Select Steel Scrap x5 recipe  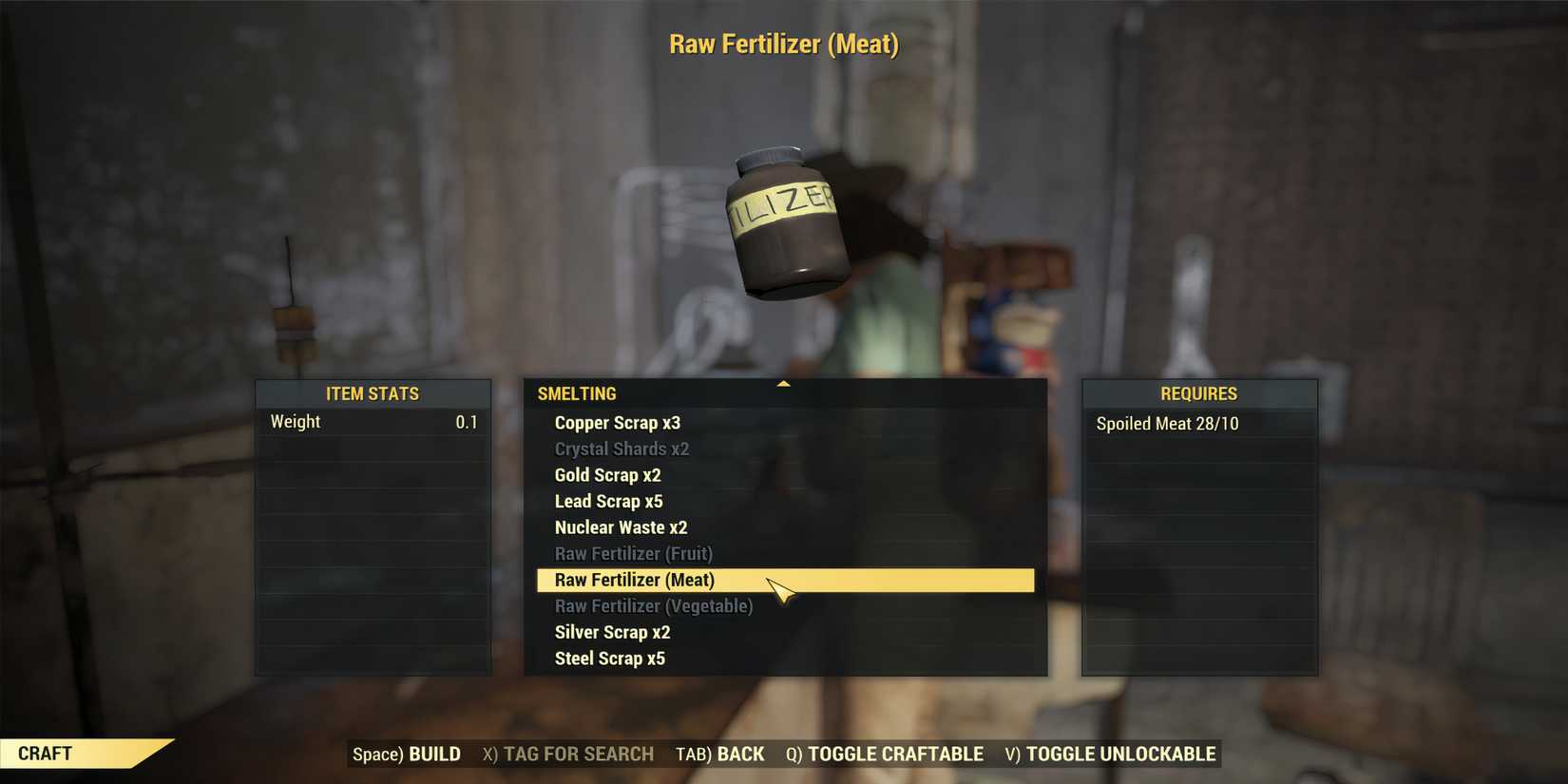click(x=609, y=658)
